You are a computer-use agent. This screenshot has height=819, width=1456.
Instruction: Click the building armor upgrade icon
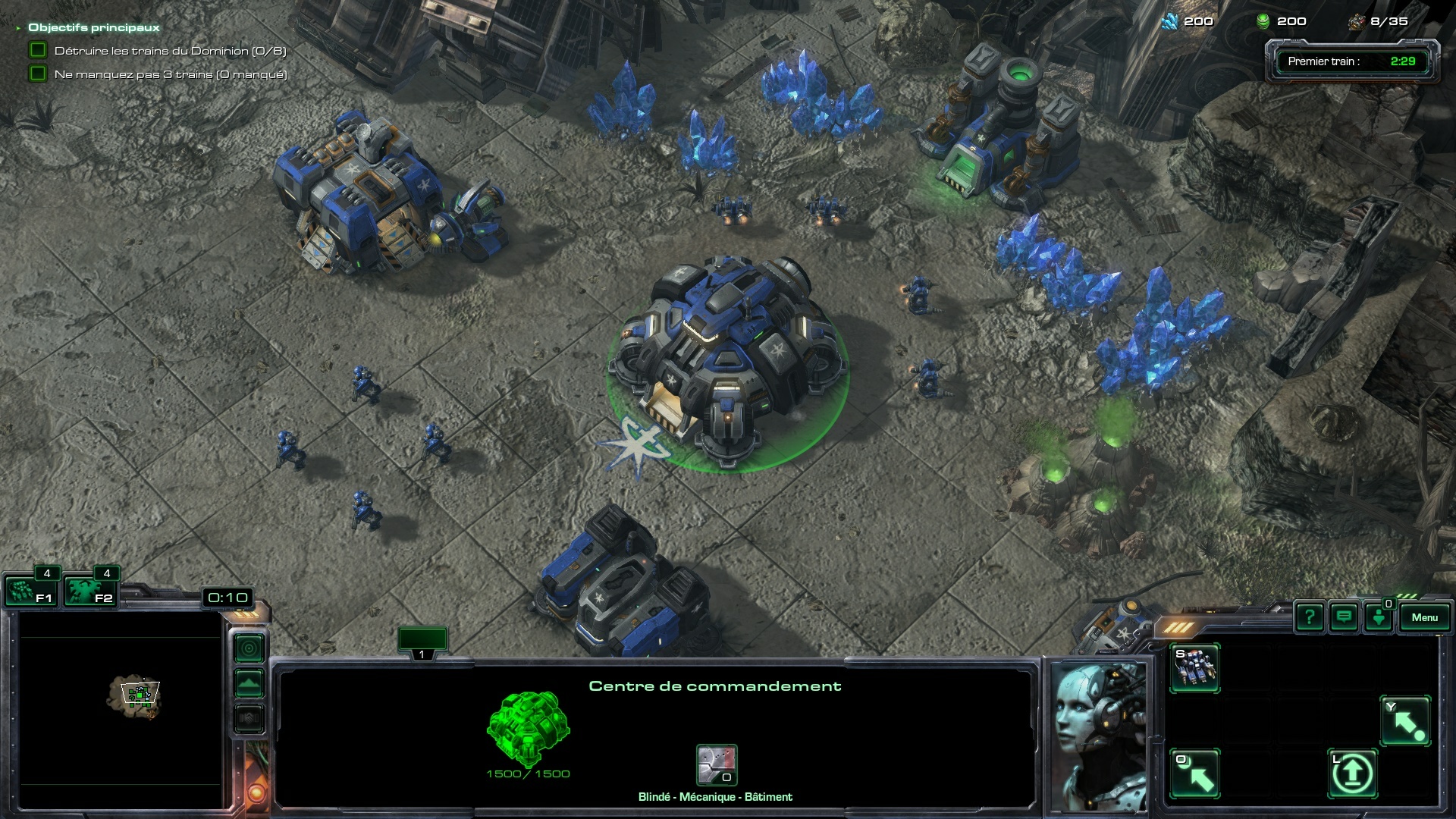pyautogui.click(x=717, y=764)
